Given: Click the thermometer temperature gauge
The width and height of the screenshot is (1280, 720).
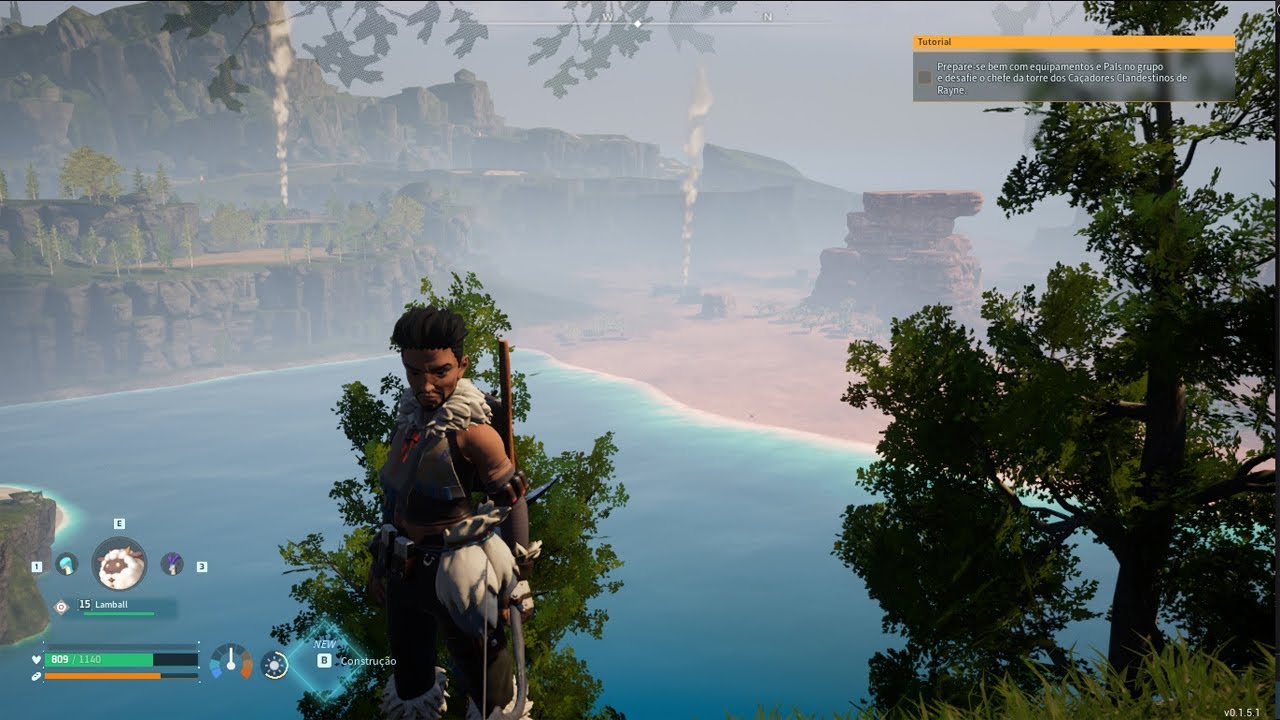Looking at the screenshot, I should [231, 662].
